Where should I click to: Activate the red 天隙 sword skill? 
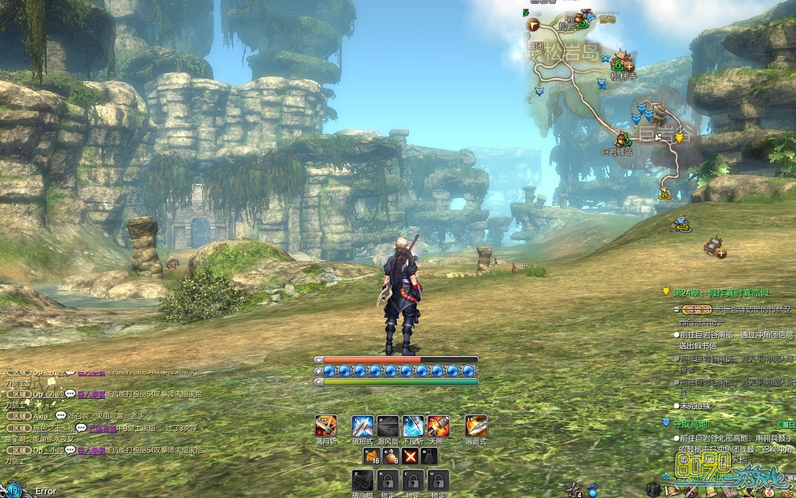point(438,426)
